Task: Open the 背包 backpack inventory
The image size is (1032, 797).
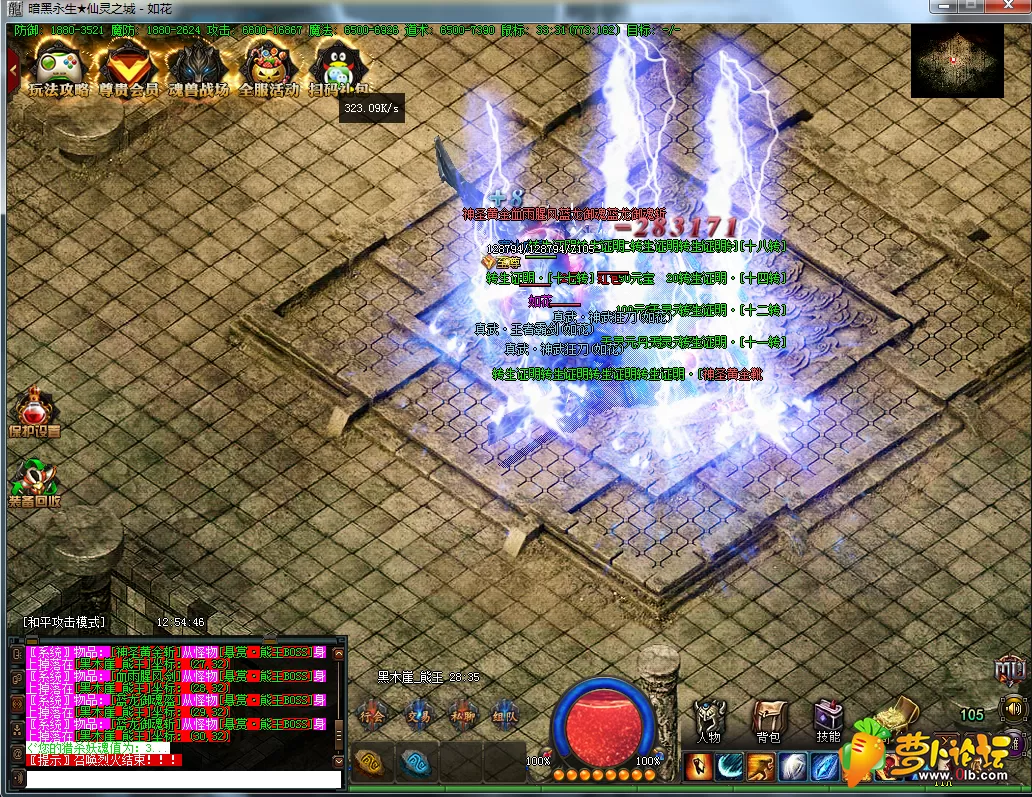Action: [768, 720]
